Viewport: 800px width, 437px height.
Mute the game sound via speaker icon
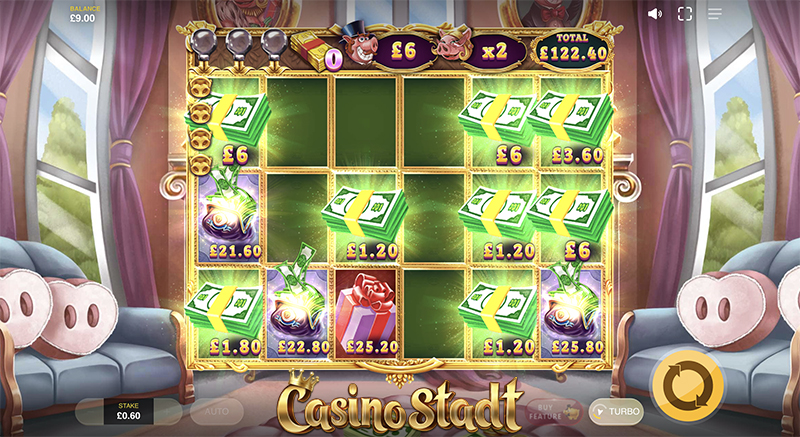[x=655, y=14]
